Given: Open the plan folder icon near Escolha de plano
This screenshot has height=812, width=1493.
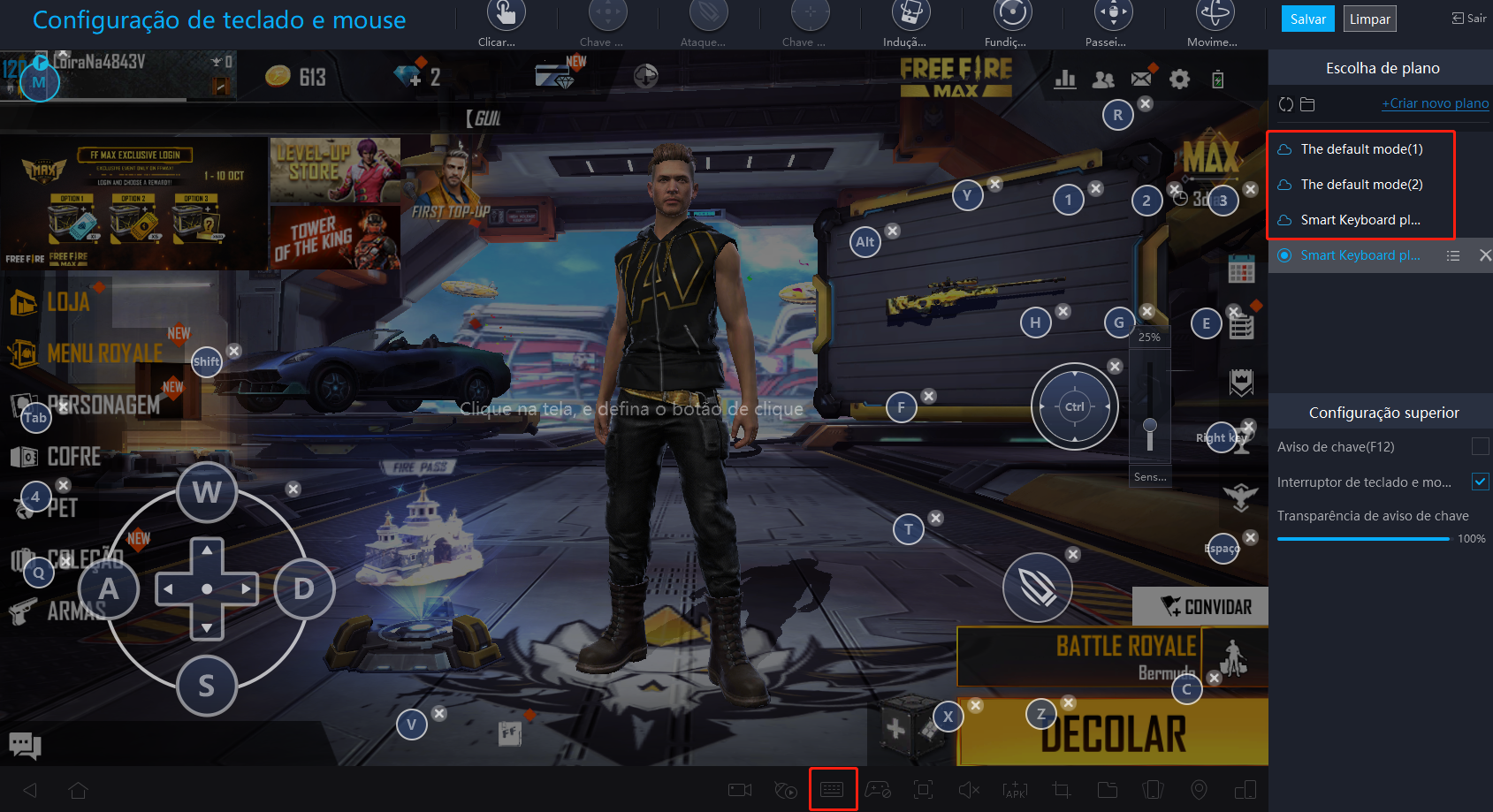Looking at the screenshot, I should (x=1307, y=103).
